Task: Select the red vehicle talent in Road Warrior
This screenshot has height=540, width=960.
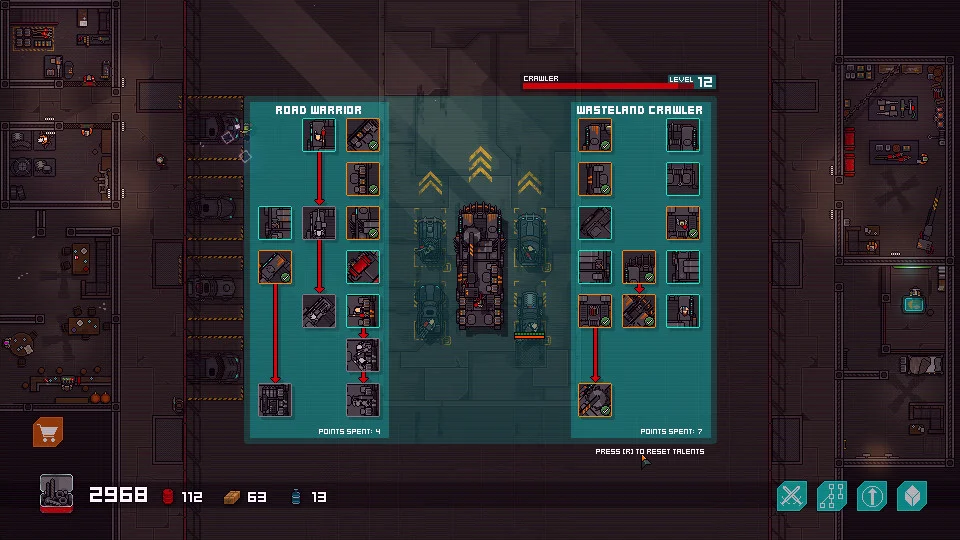Action: [x=363, y=267]
